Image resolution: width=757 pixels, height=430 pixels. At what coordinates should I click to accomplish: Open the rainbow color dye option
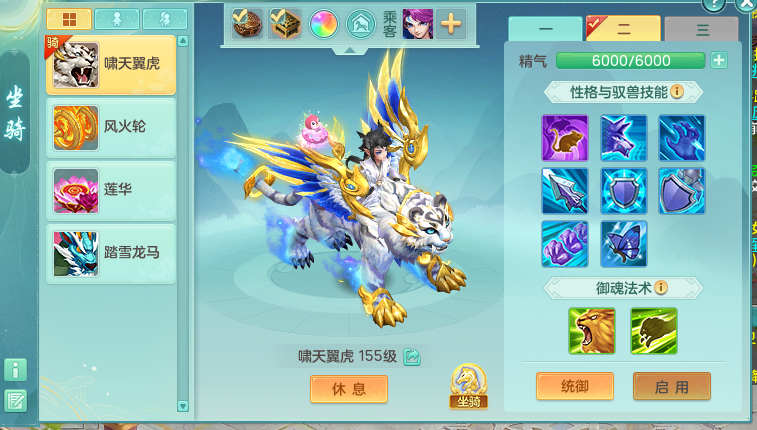click(x=323, y=23)
